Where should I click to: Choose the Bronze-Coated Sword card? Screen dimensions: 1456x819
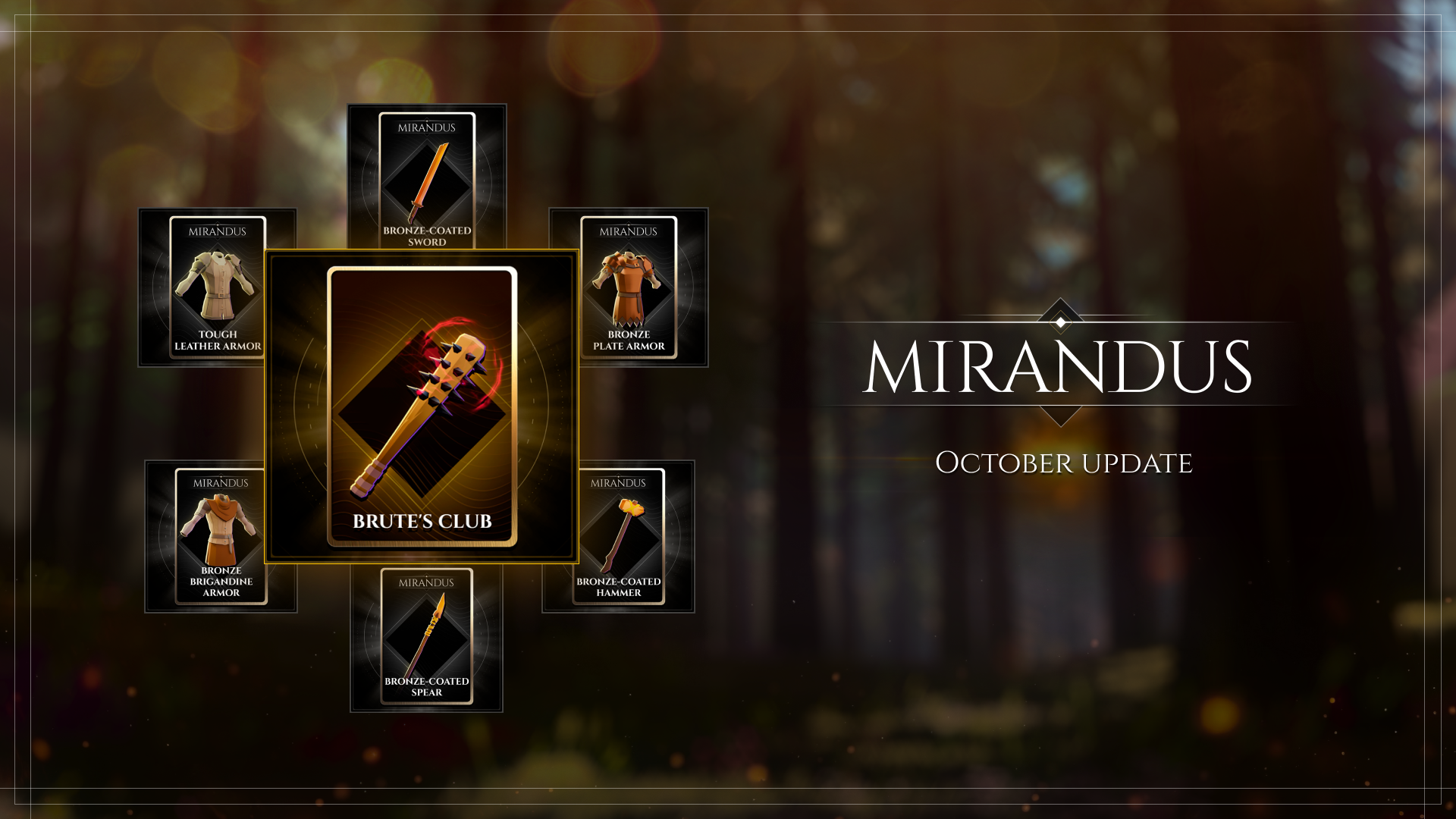[x=427, y=179]
